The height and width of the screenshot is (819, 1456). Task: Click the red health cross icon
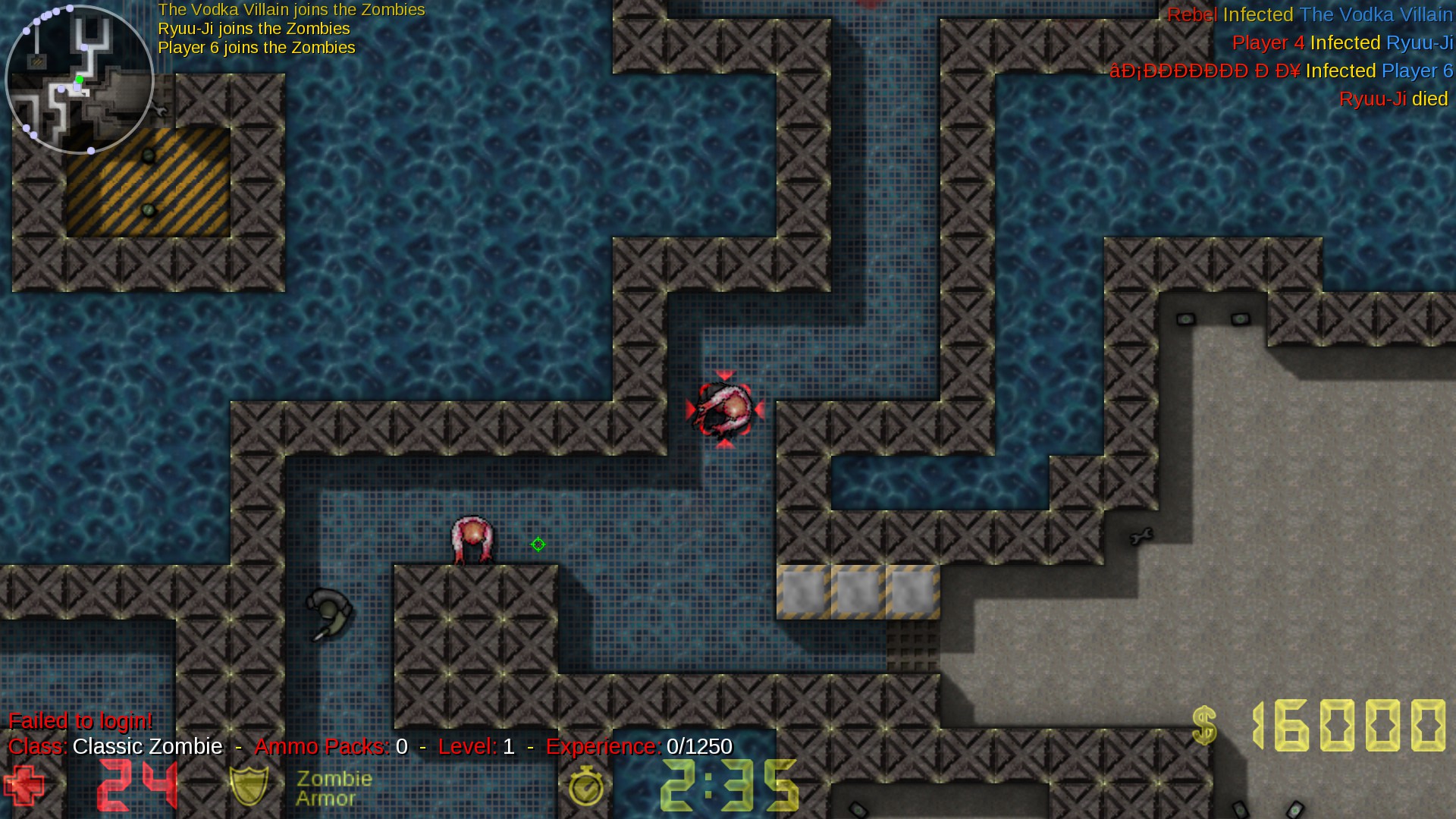[x=24, y=785]
